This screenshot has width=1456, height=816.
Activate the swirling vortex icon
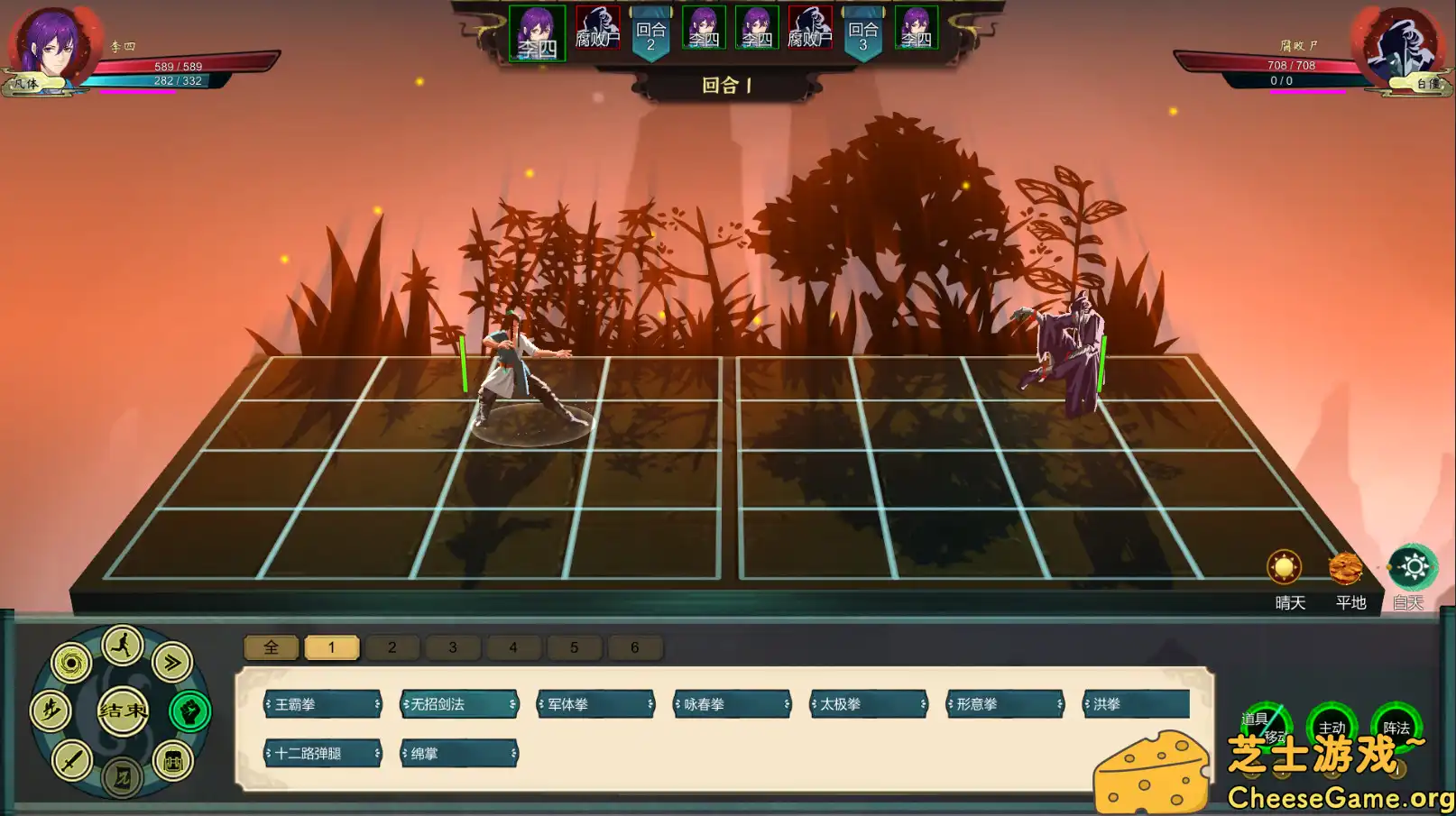[x=71, y=663]
